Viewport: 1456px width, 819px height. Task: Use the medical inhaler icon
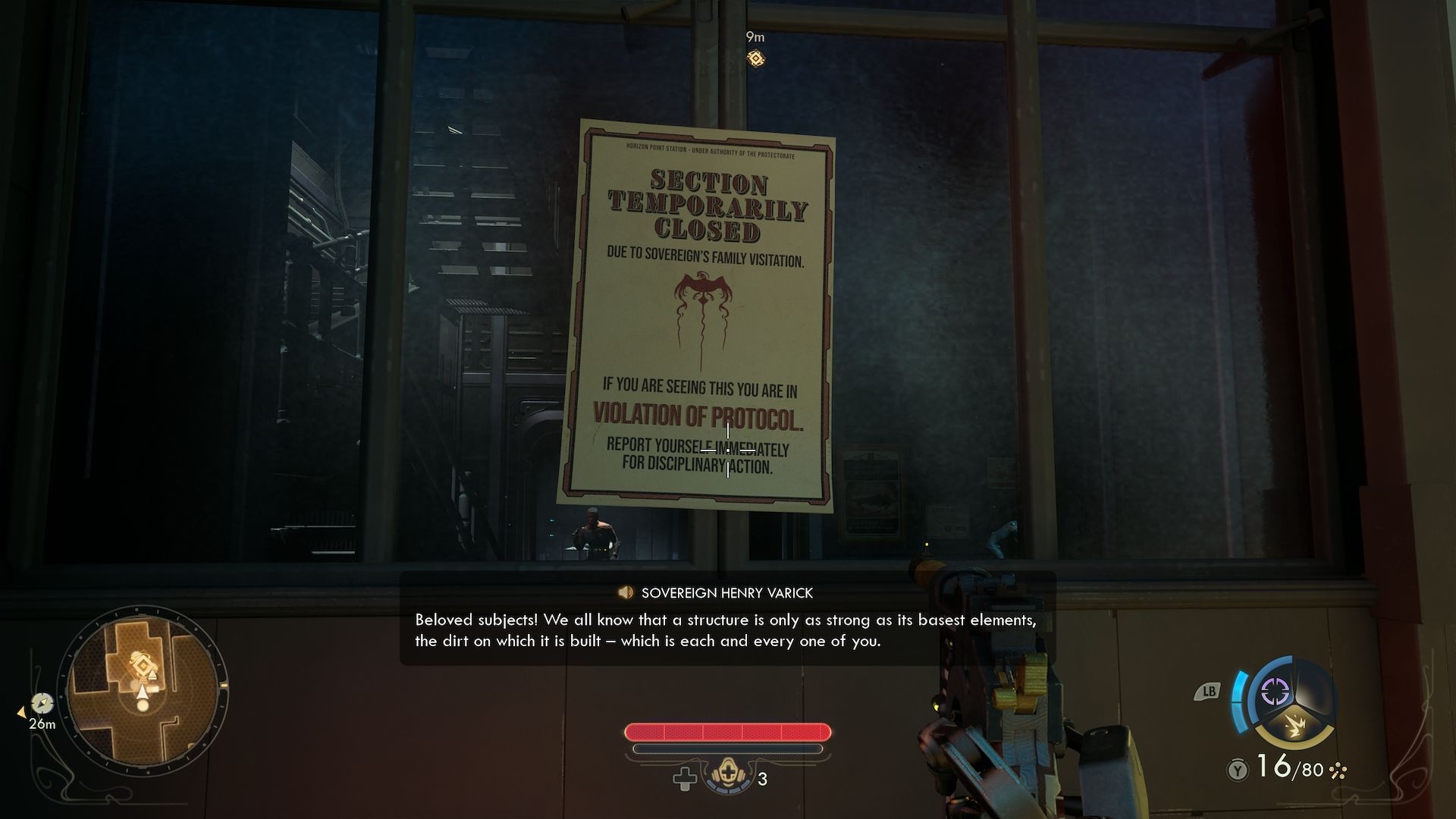click(730, 778)
